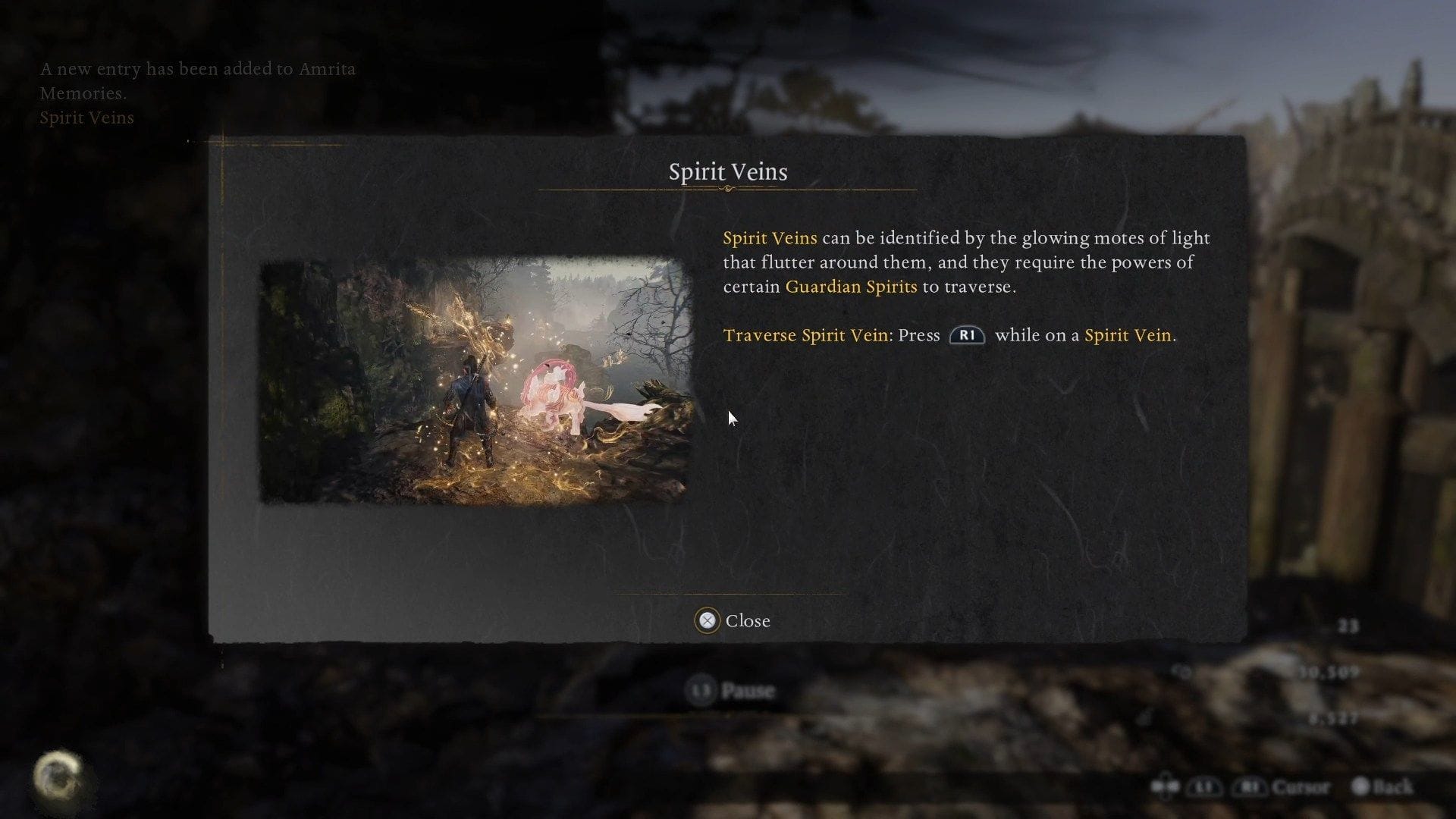The image size is (1456, 819).
Task: Click the L1 shoulder button icon near Cursor
Action: pyautogui.click(x=1204, y=786)
